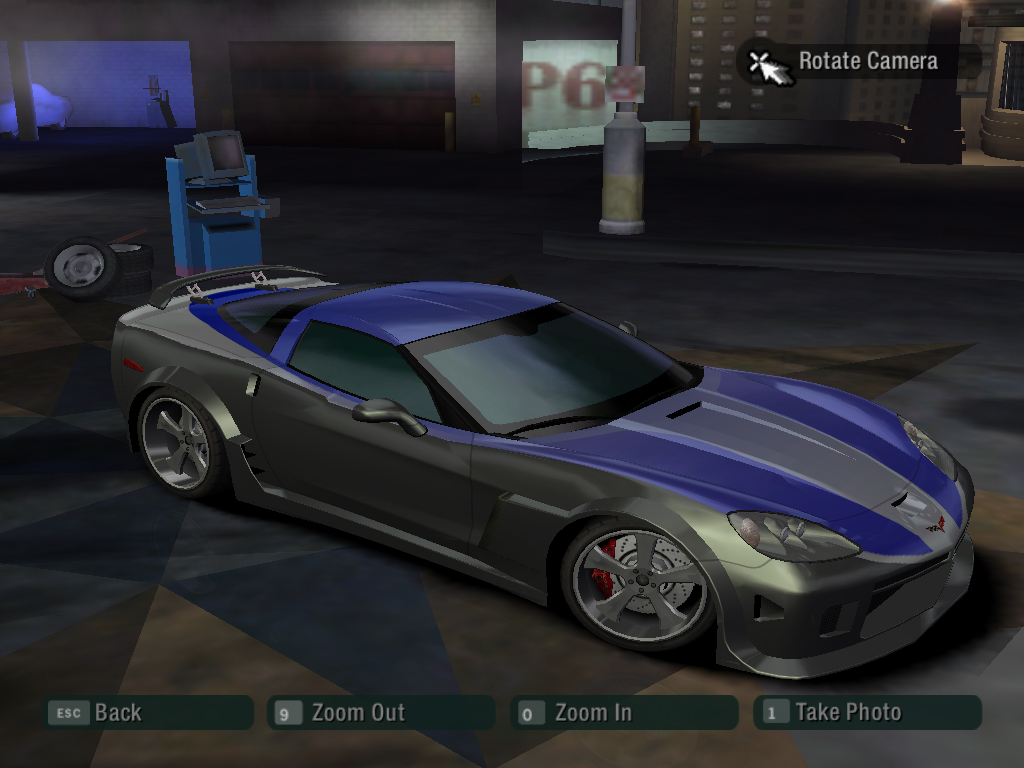Choose the Zoom In button
The height and width of the screenshot is (768, 1024).
(x=623, y=713)
